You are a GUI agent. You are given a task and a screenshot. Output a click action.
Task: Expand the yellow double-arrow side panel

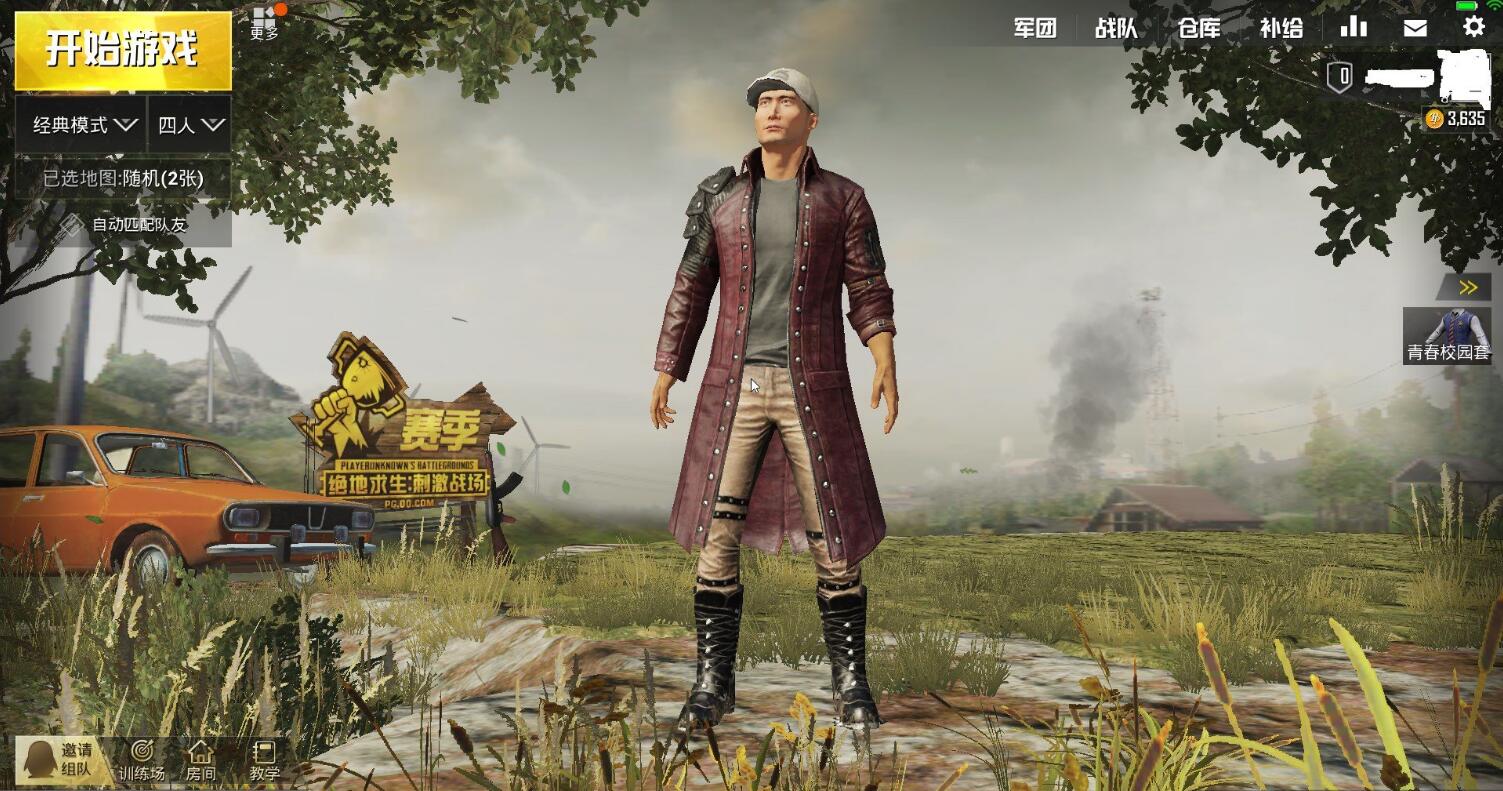(x=1467, y=288)
